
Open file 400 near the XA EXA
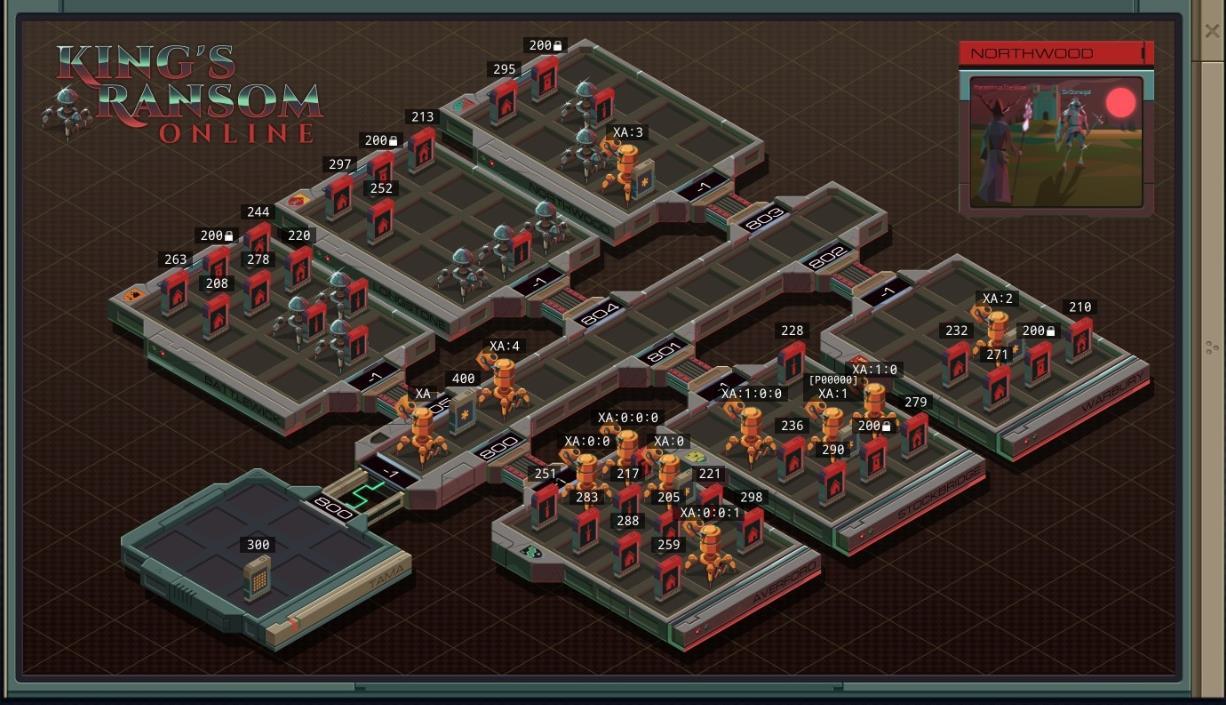462,410
